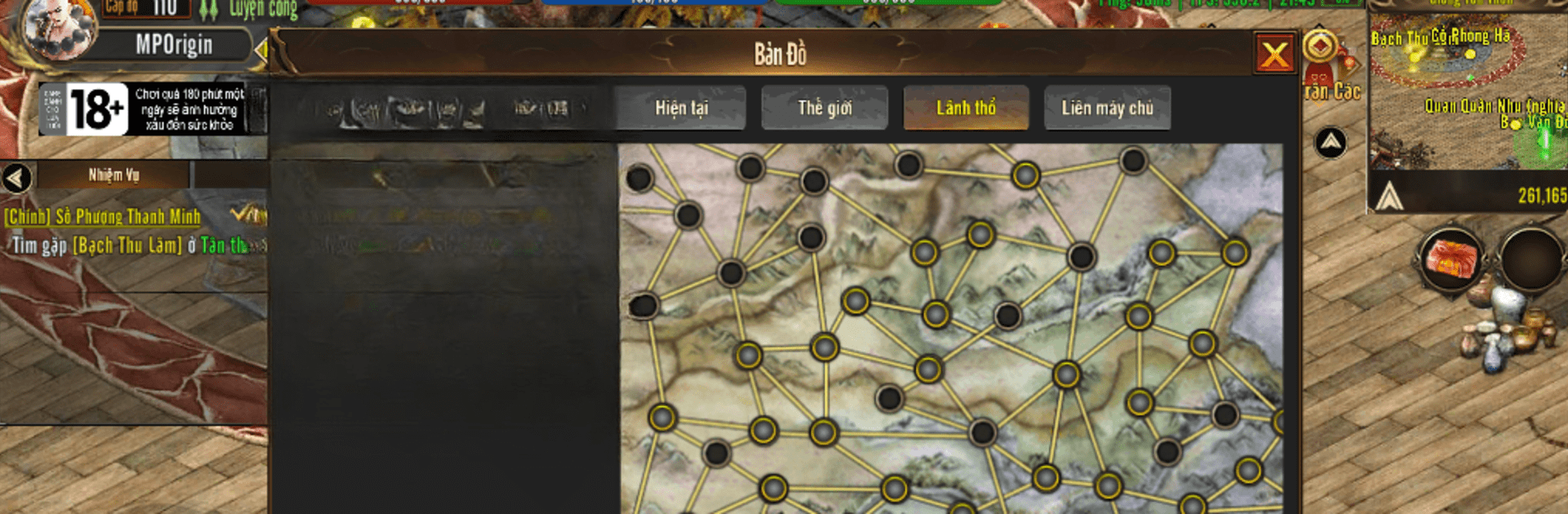Open the gold coin icon menu
The height and width of the screenshot is (514, 1568).
(1320, 47)
